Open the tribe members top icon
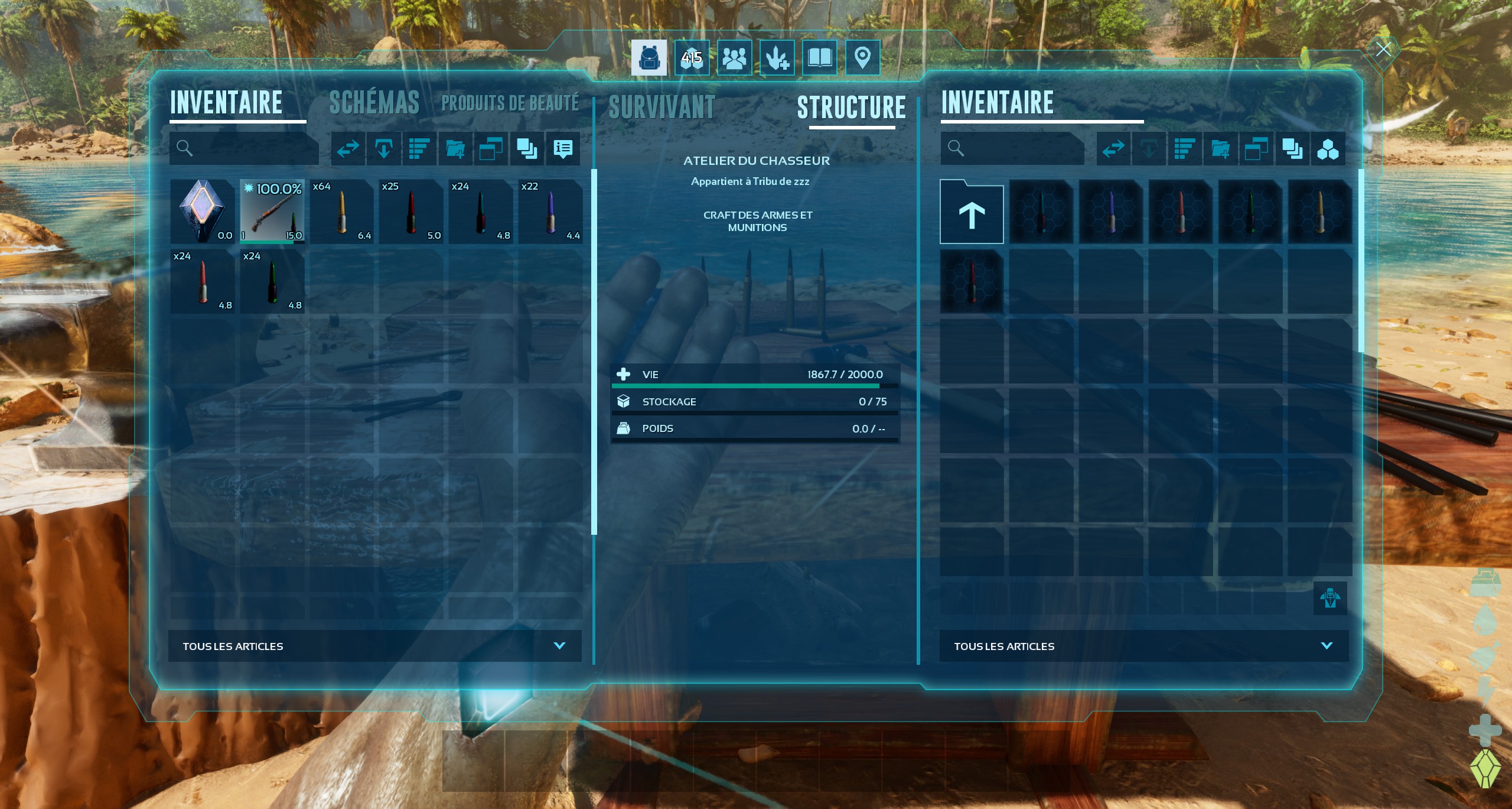 [x=734, y=58]
